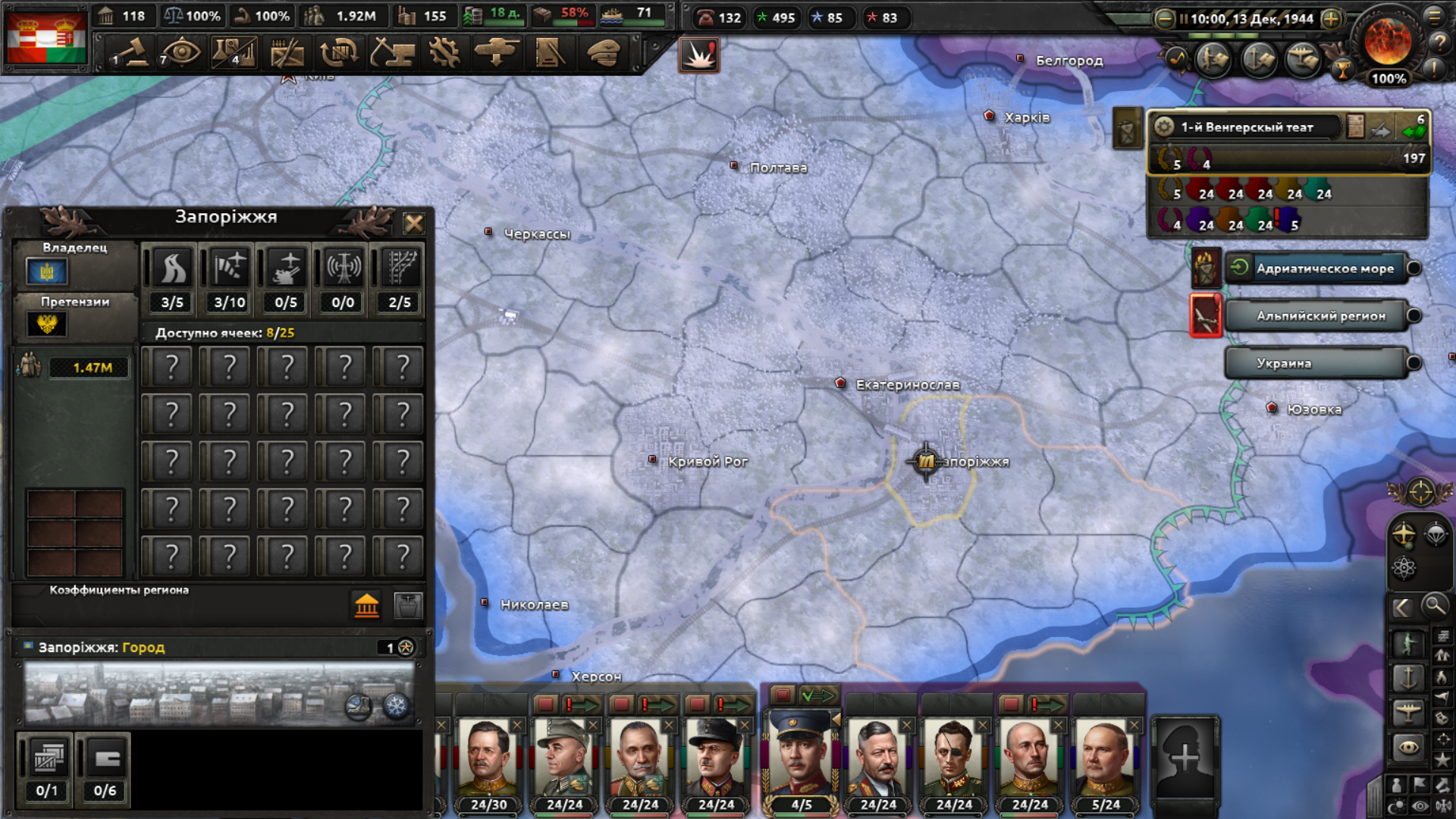The height and width of the screenshot is (819, 1456).
Task: Select the 1-й Венгерский театр theater
Action: pyautogui.click(x=1247, y=127)
